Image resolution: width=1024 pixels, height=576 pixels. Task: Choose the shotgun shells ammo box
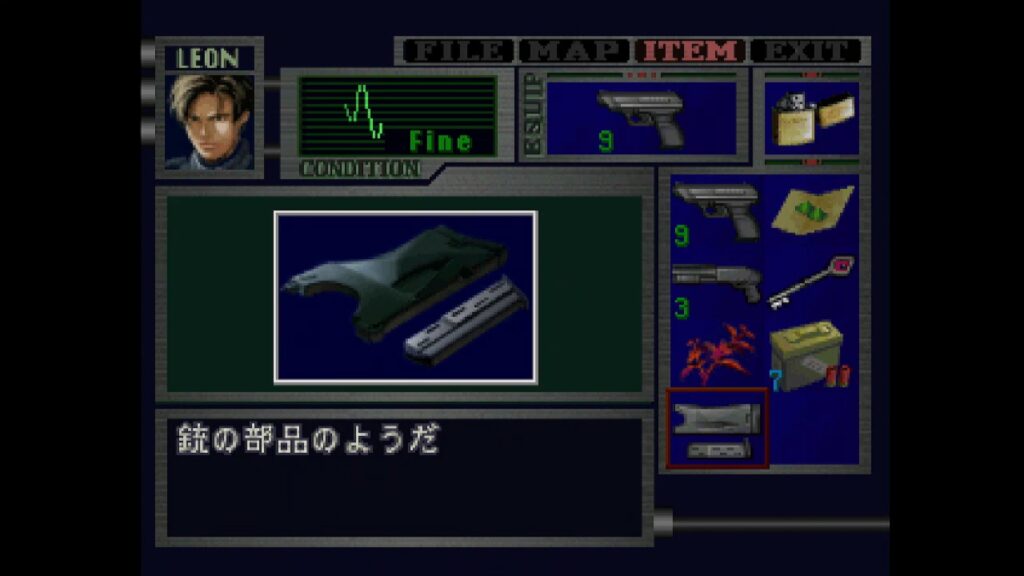pos(812,356)
